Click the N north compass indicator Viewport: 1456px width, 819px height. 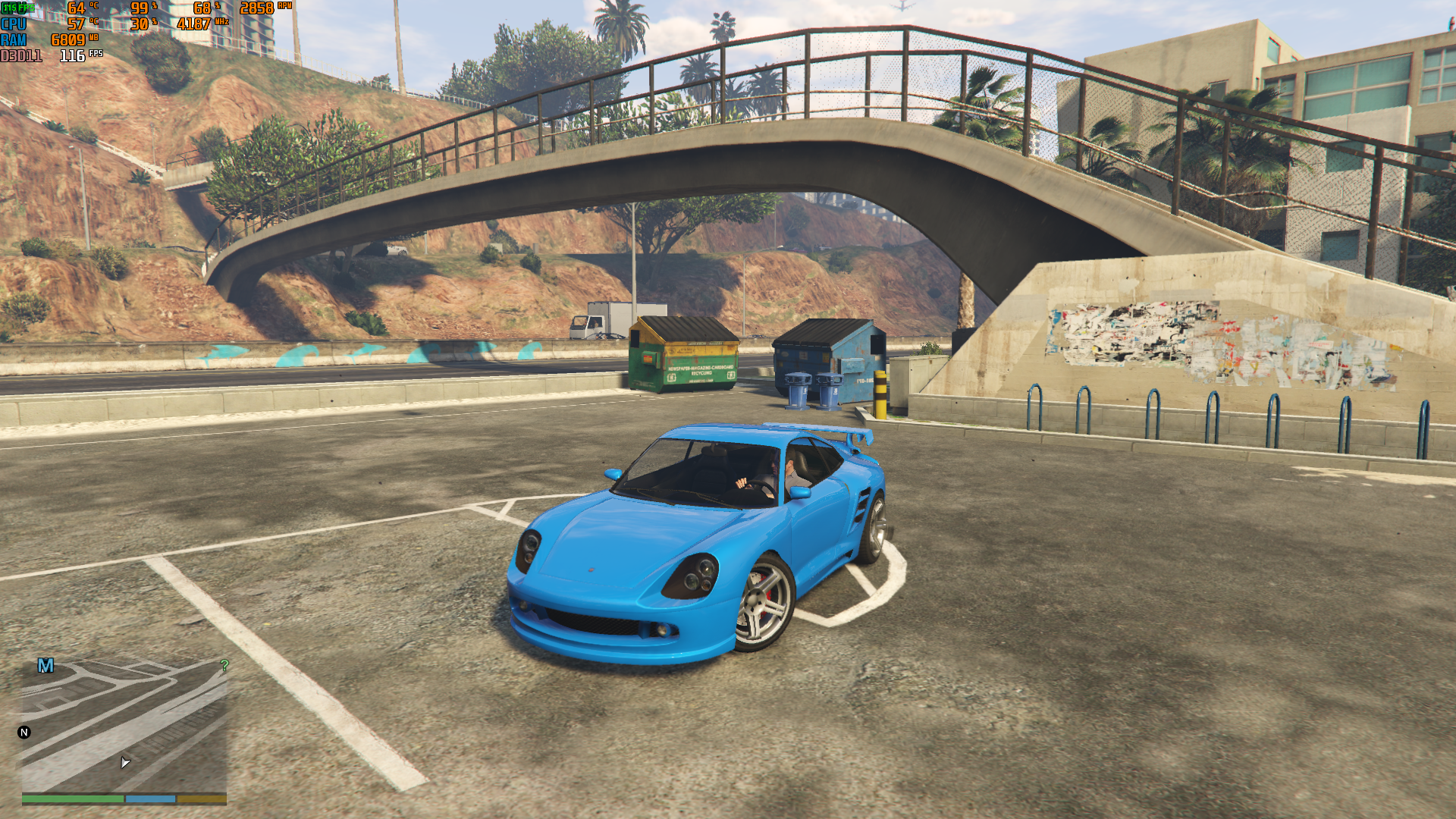(x=24, y=733)
